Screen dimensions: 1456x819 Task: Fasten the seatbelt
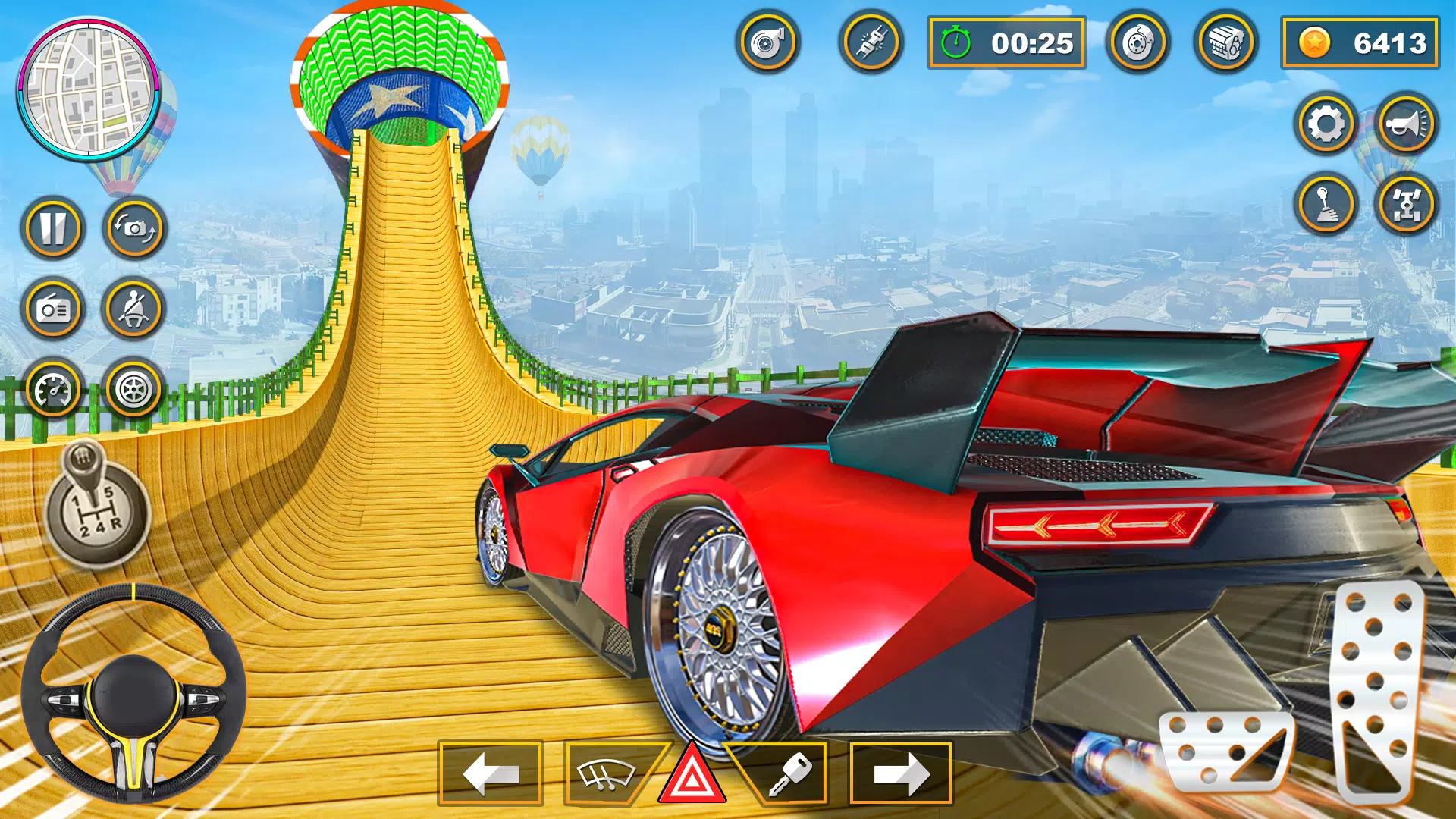pyautogui.click(x=133, y=309)
